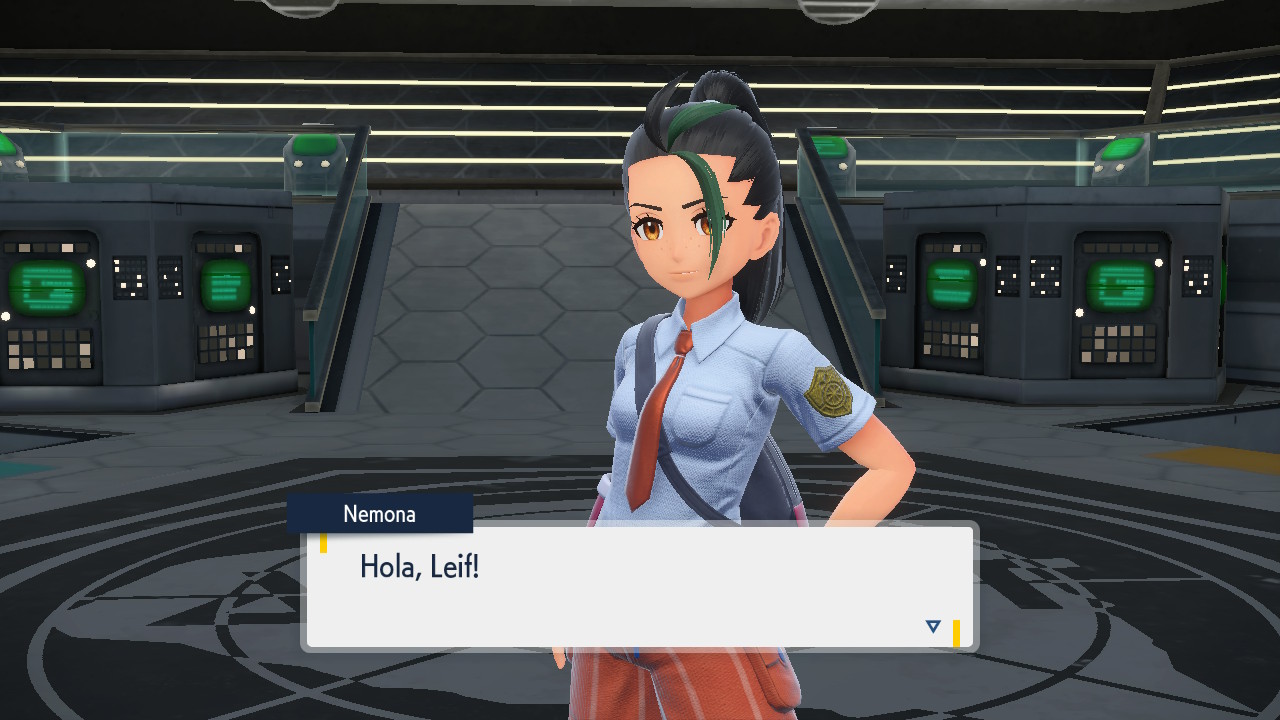
Task: Advance dialogue with the blue arrow indicator
Action: coord(933,627)
